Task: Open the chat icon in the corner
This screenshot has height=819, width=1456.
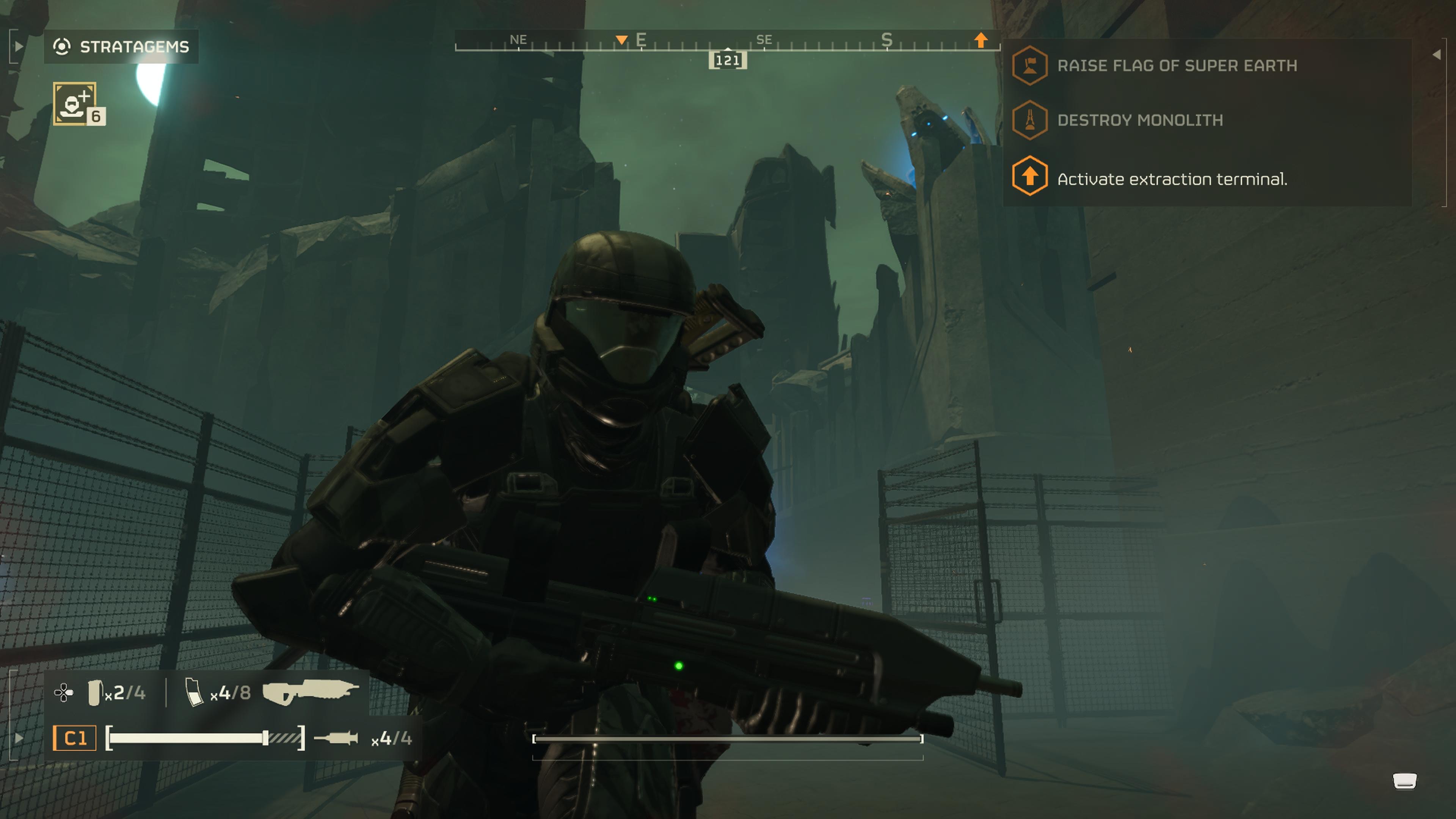Action: pos(1404,781)
